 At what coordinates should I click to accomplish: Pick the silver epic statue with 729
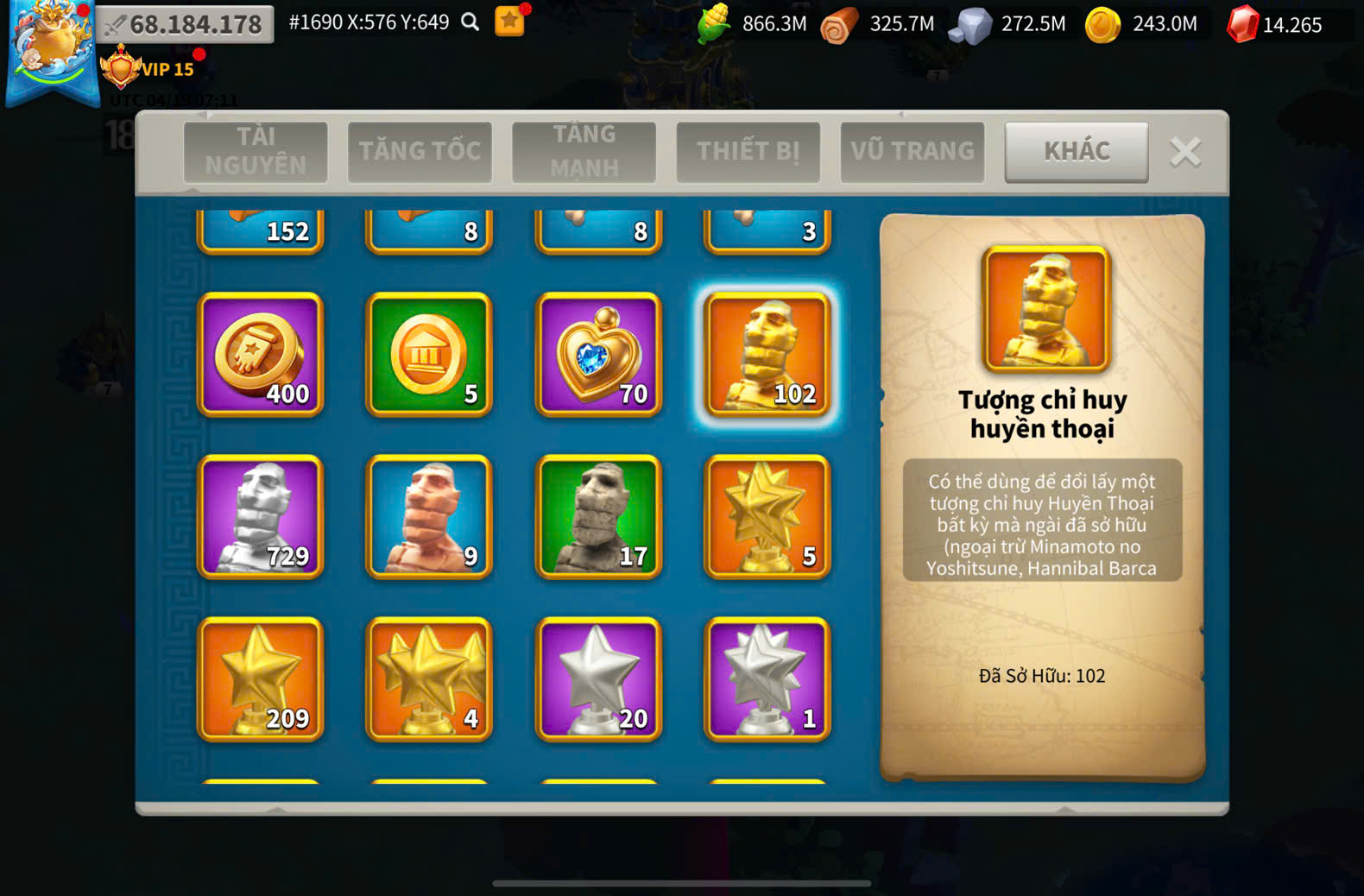(x=260, y=516)
